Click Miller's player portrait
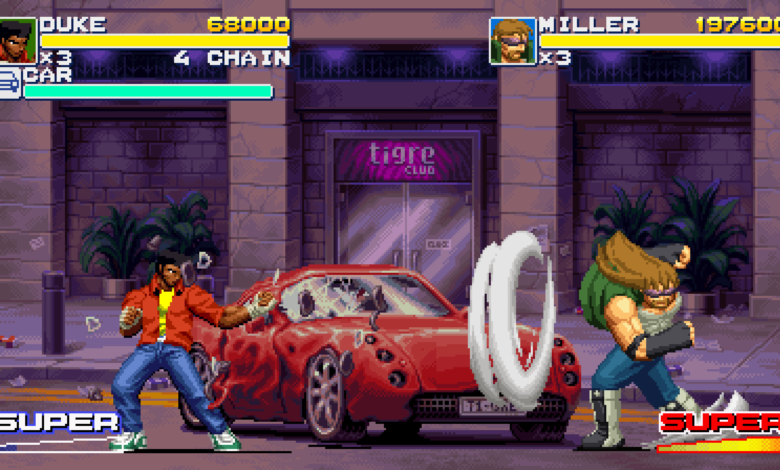780x470 pixels. pyautogui.click(x=512, y=41)
